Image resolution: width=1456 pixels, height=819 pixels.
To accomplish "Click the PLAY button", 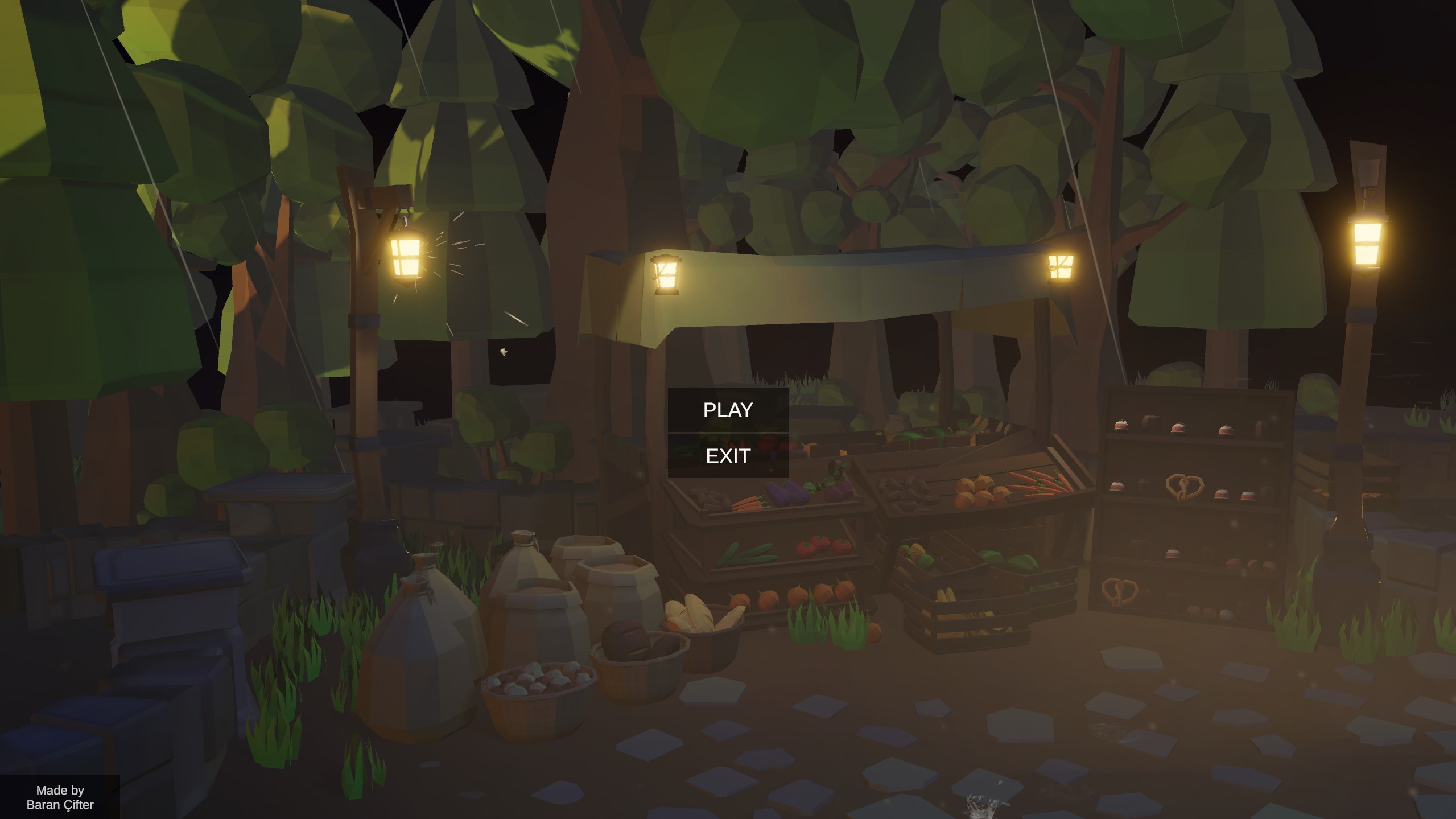I will coord(727,409).
